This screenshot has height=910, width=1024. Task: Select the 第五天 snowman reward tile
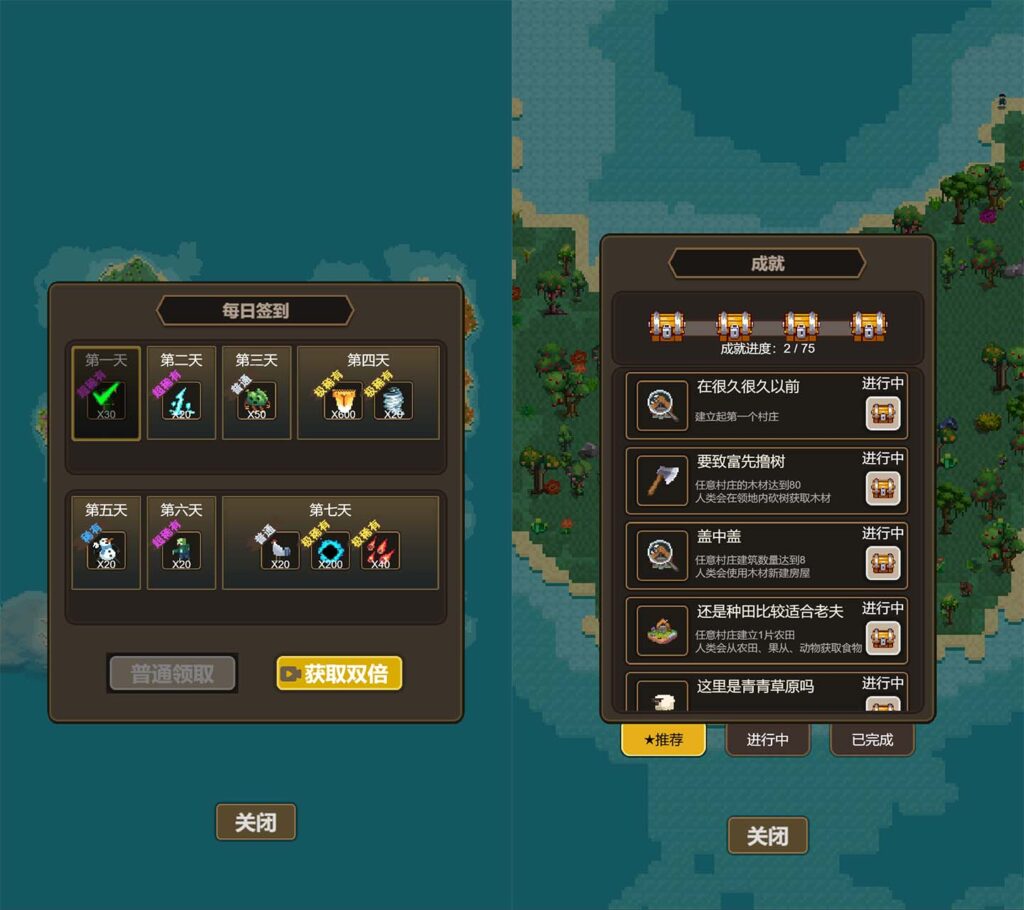click(x=106, y=543)
